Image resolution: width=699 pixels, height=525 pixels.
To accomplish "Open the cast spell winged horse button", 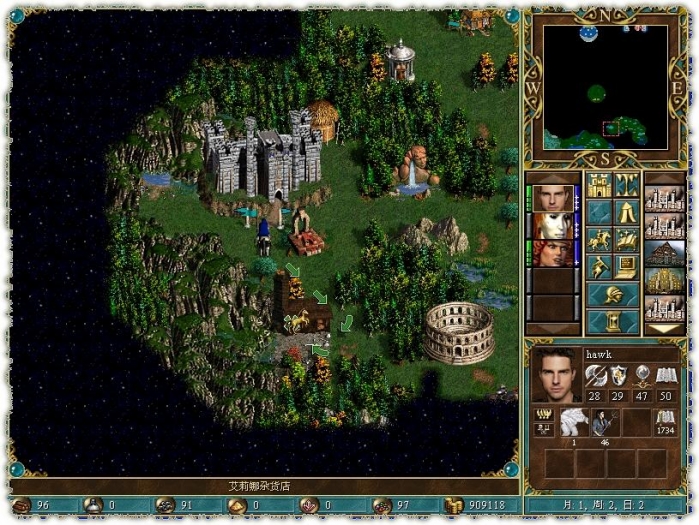I will coord(627,240).
